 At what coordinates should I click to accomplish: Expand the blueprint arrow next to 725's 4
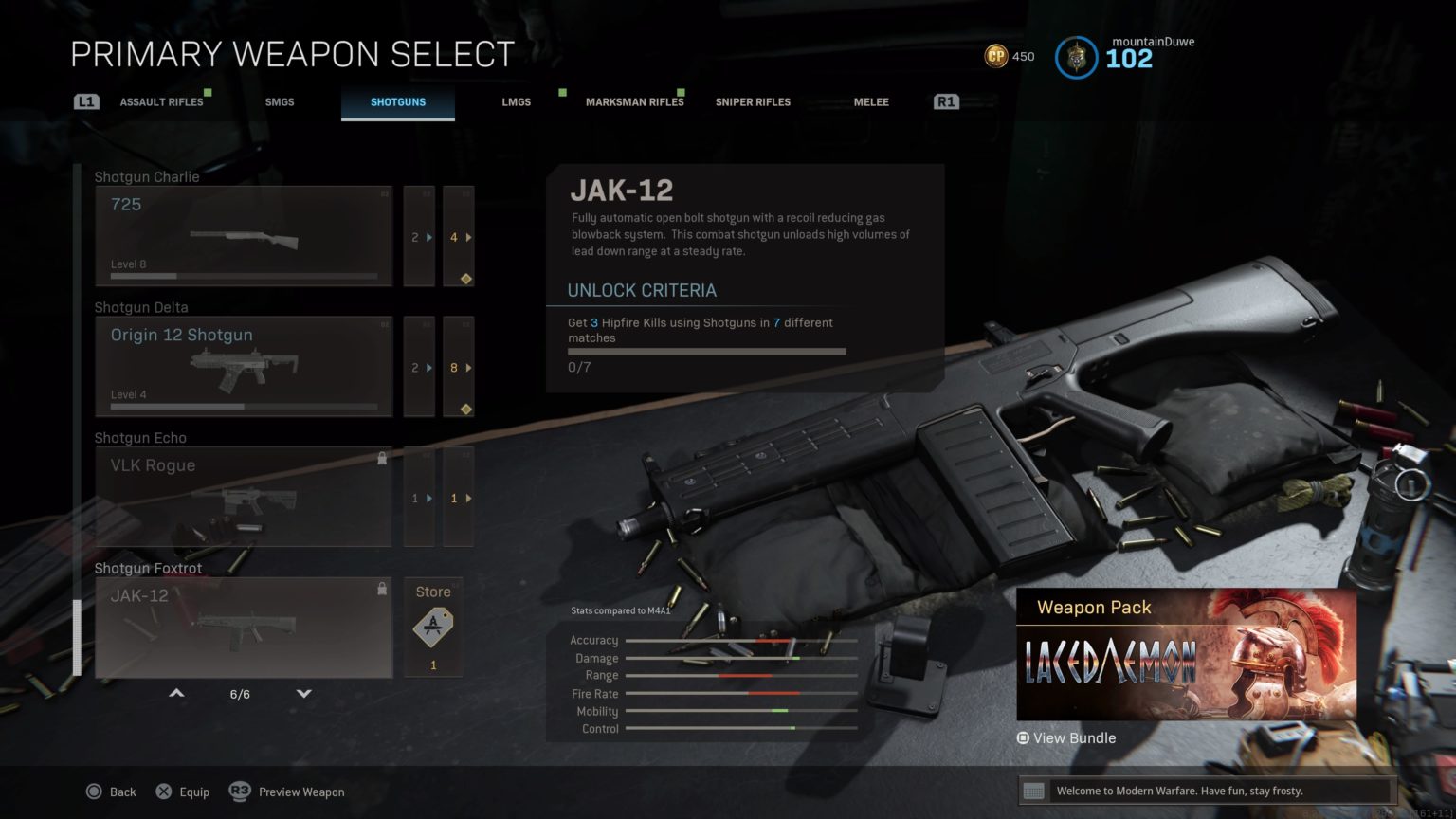[468, 238]
